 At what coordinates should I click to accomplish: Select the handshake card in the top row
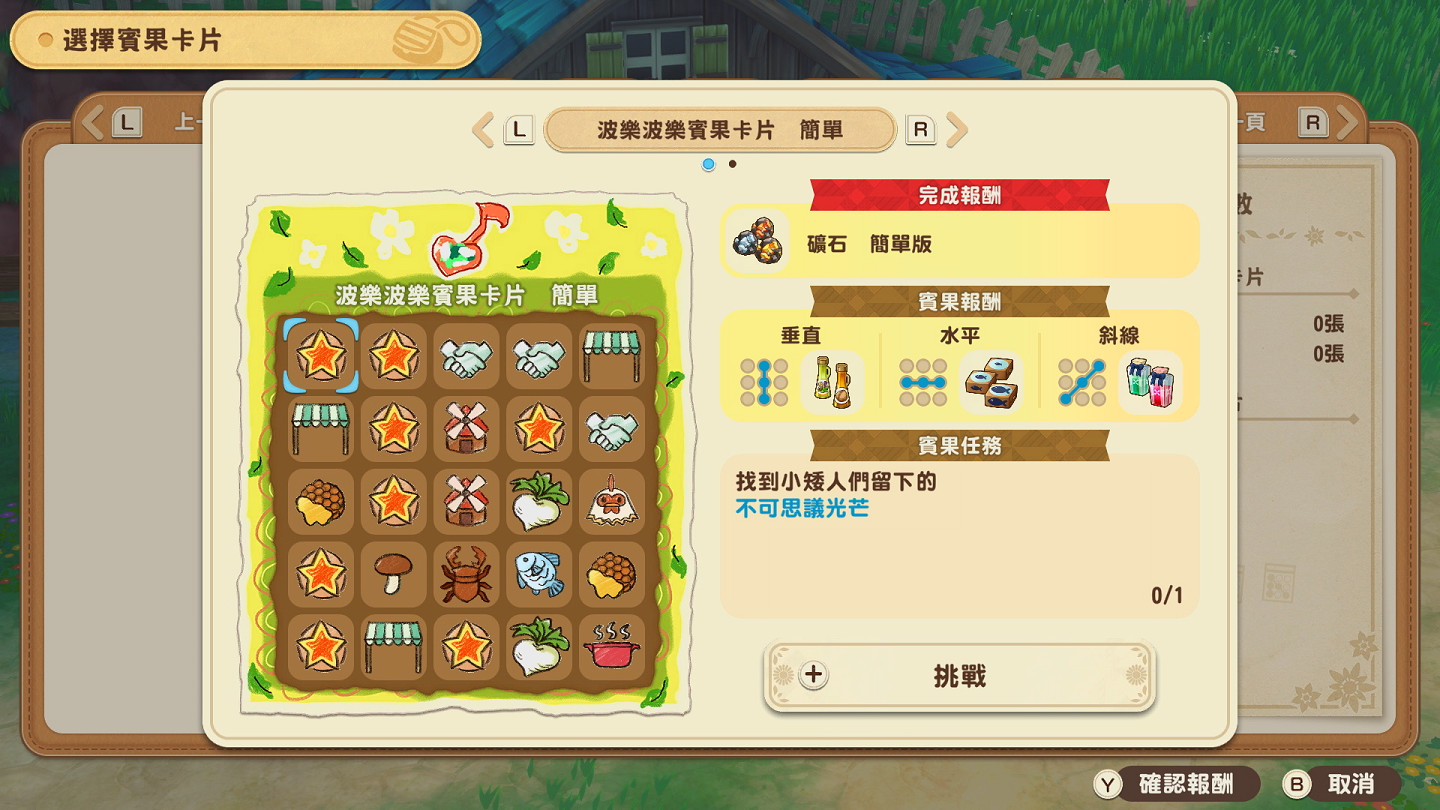coord(467,355)
